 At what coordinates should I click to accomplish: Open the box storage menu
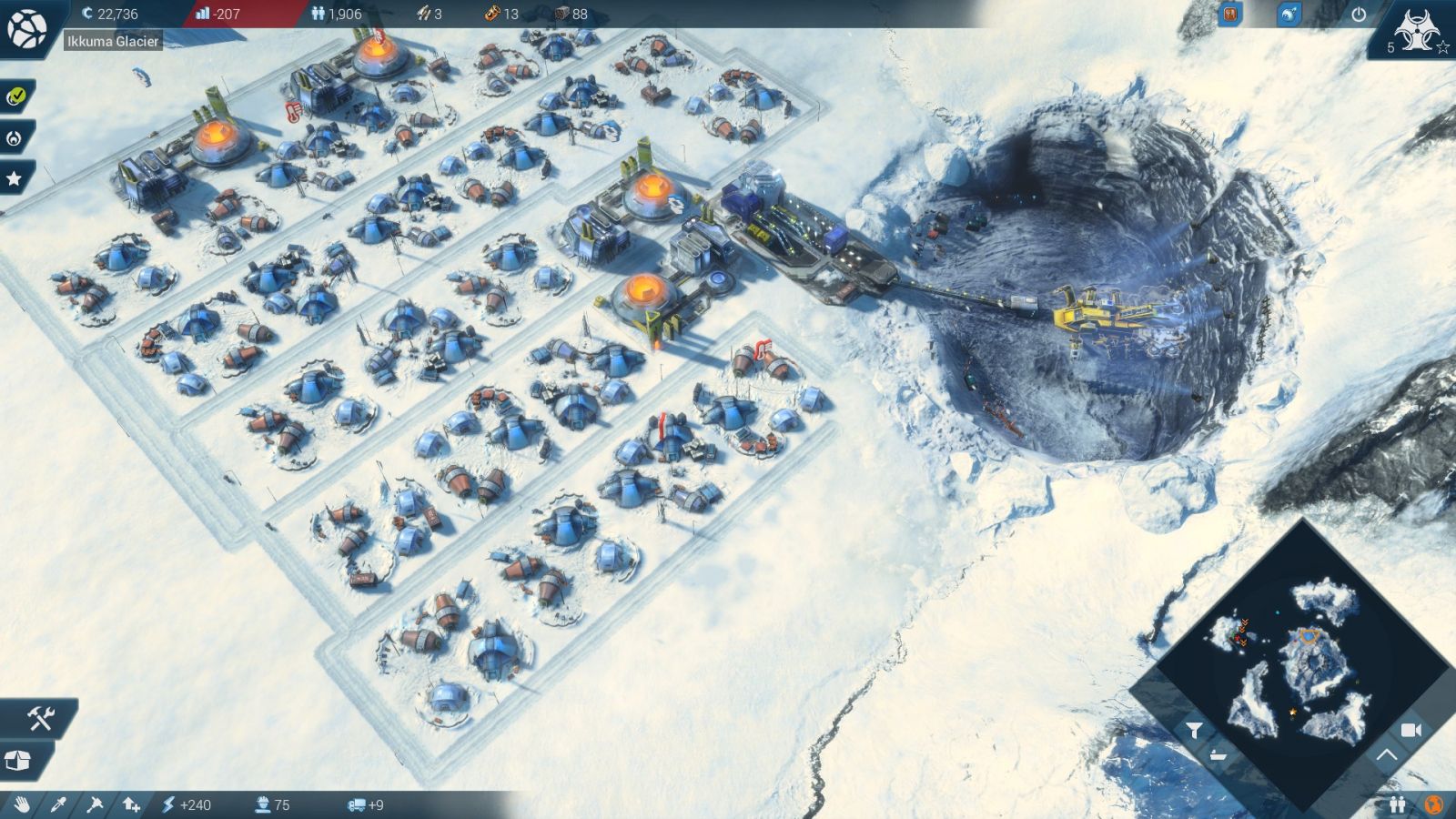pyautogui.click(x=18, y=760)
